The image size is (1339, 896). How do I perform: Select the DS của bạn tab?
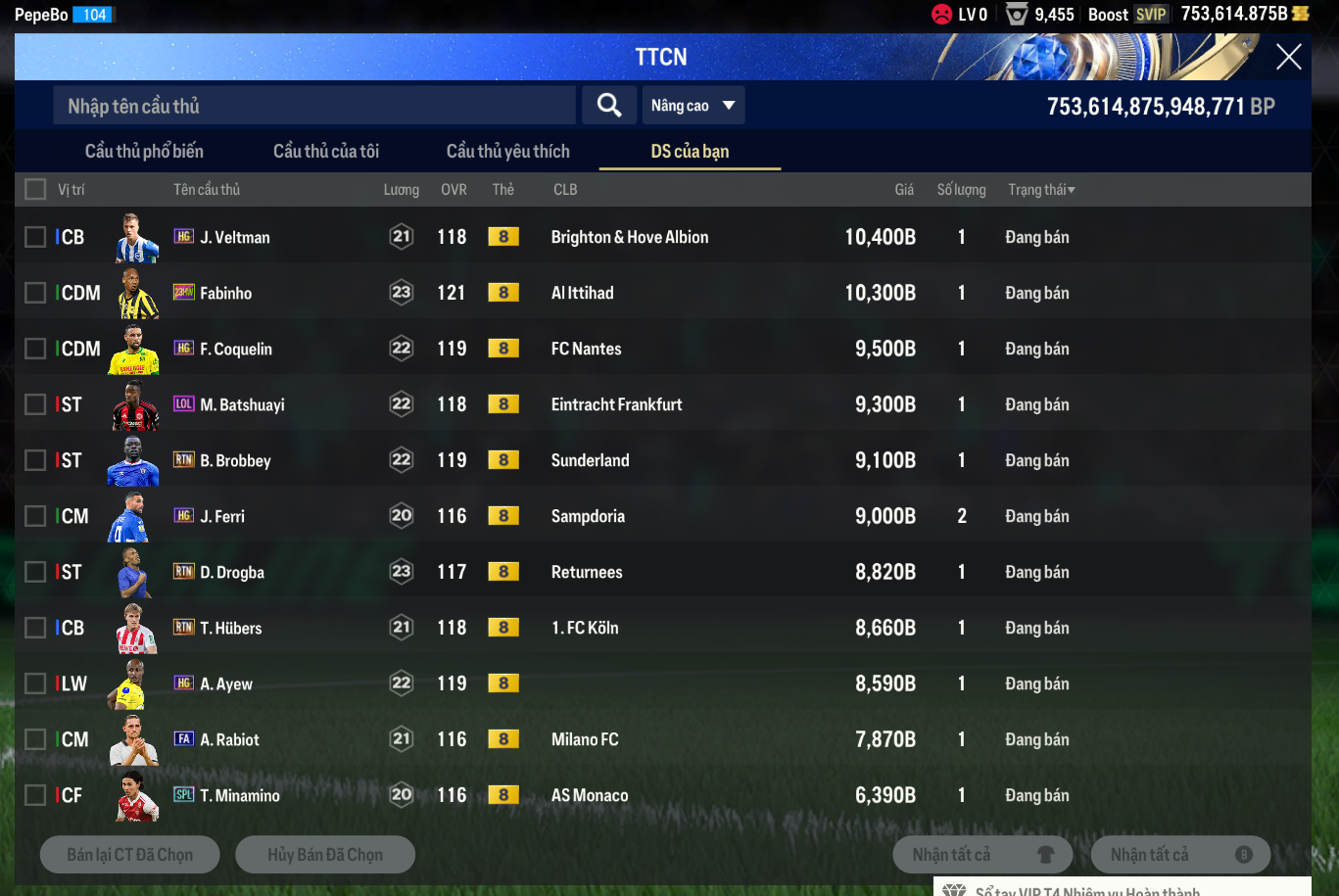coord(690,151)
